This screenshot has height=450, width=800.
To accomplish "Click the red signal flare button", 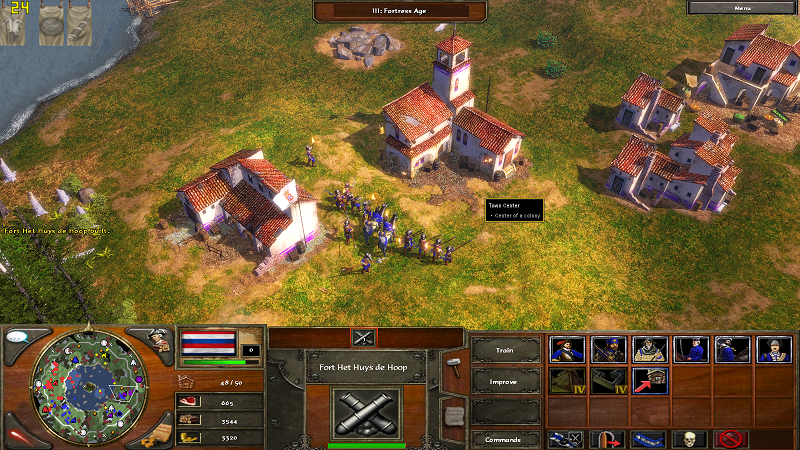I will [x=18, y=436].
